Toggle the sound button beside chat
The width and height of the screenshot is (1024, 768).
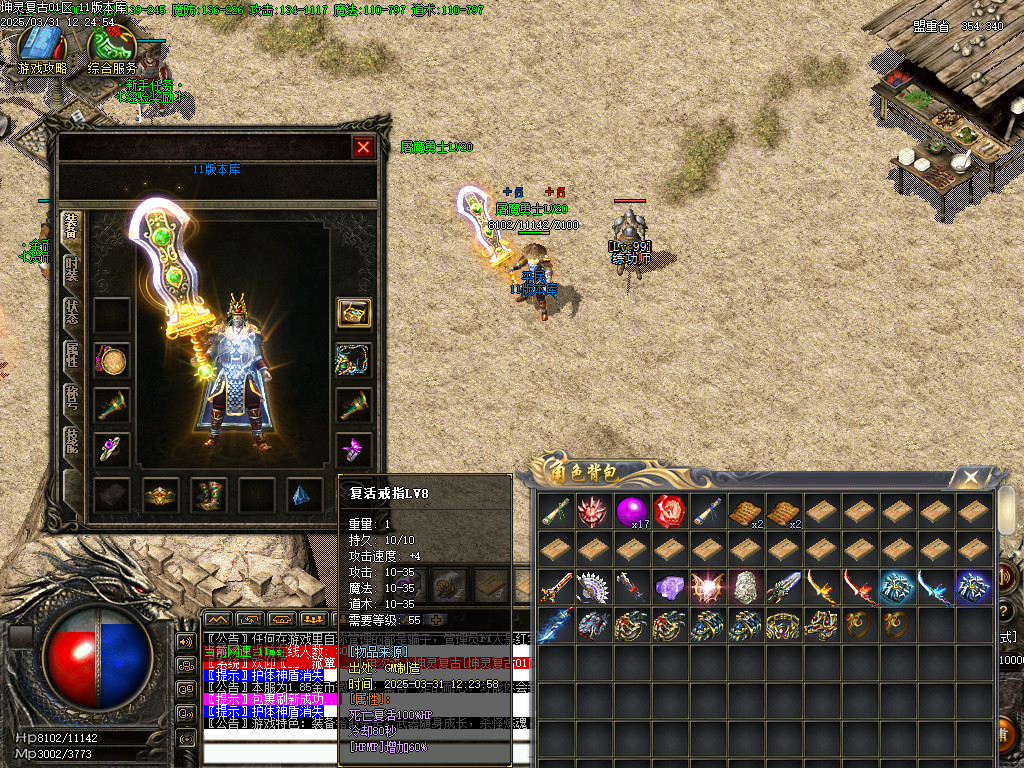pos(185,641)
